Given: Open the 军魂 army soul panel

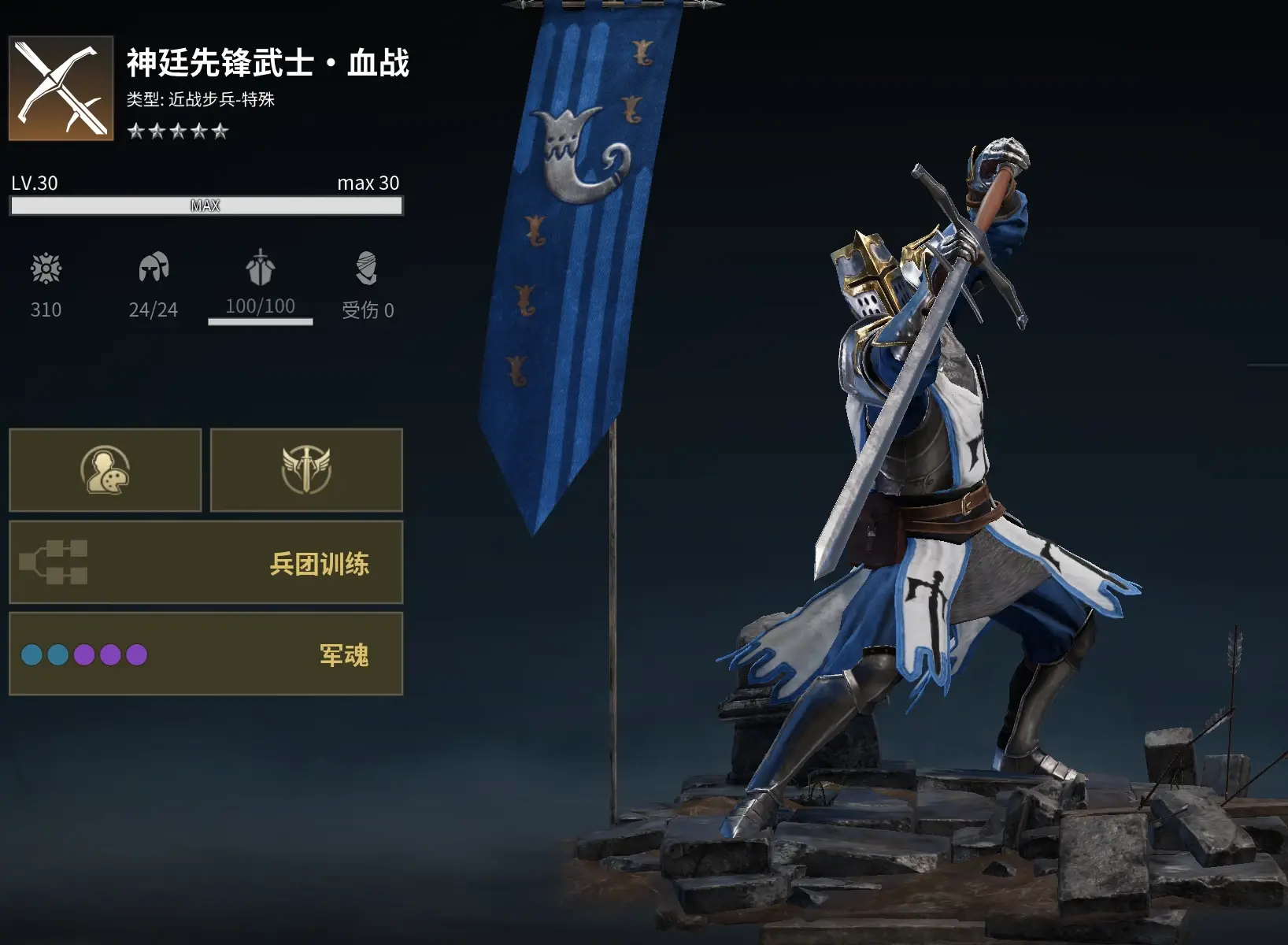Looking at the screenshot, I should click(x=205, y=654).
